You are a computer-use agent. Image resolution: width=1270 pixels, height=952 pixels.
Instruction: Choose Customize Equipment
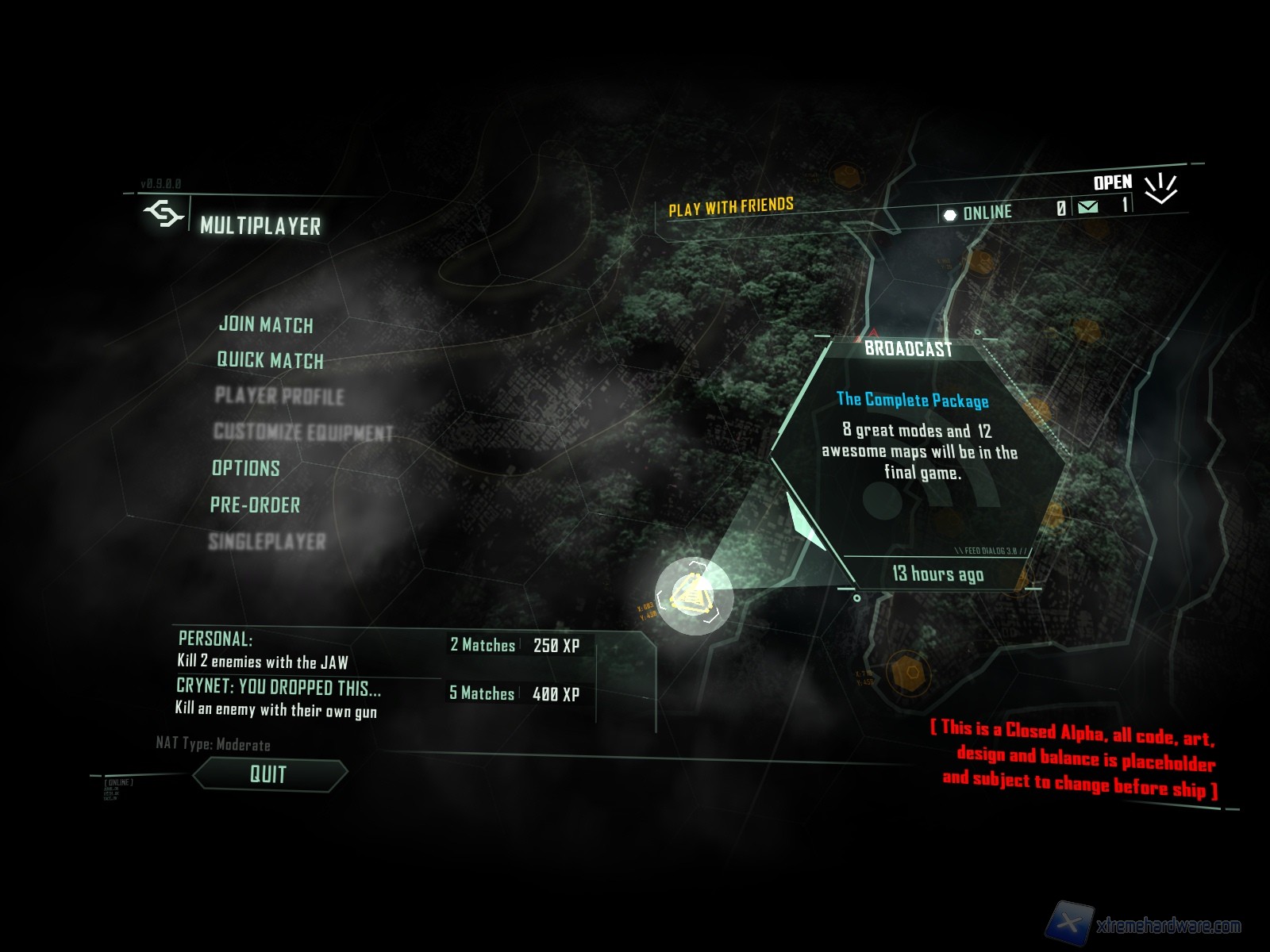click(x=303, y=432)
